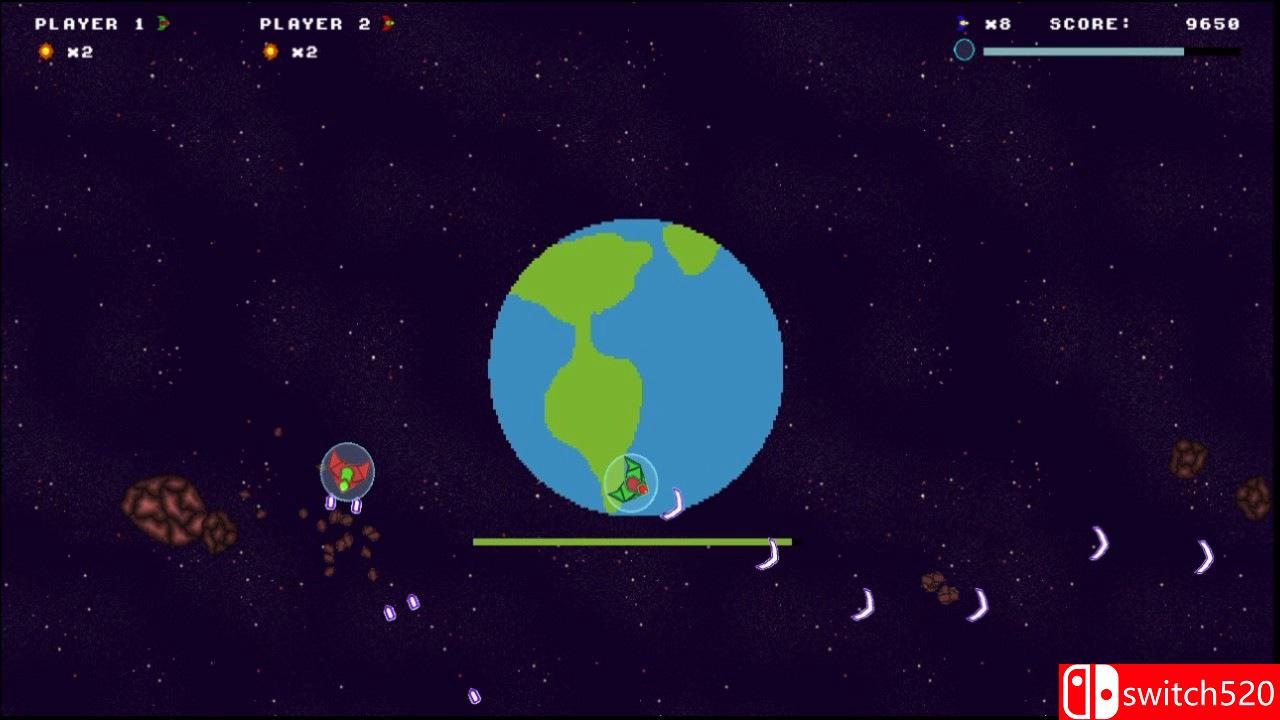The image size is (1280, 720).
Task: Select the Earth in the center
Action: click(x=637, y=365)
